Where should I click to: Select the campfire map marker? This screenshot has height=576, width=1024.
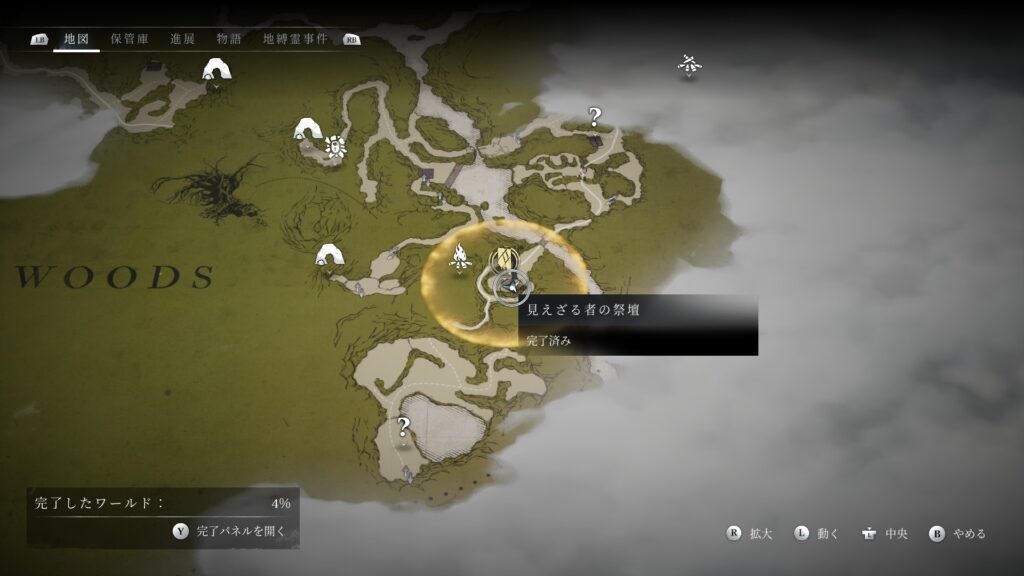tap(461, 257)
